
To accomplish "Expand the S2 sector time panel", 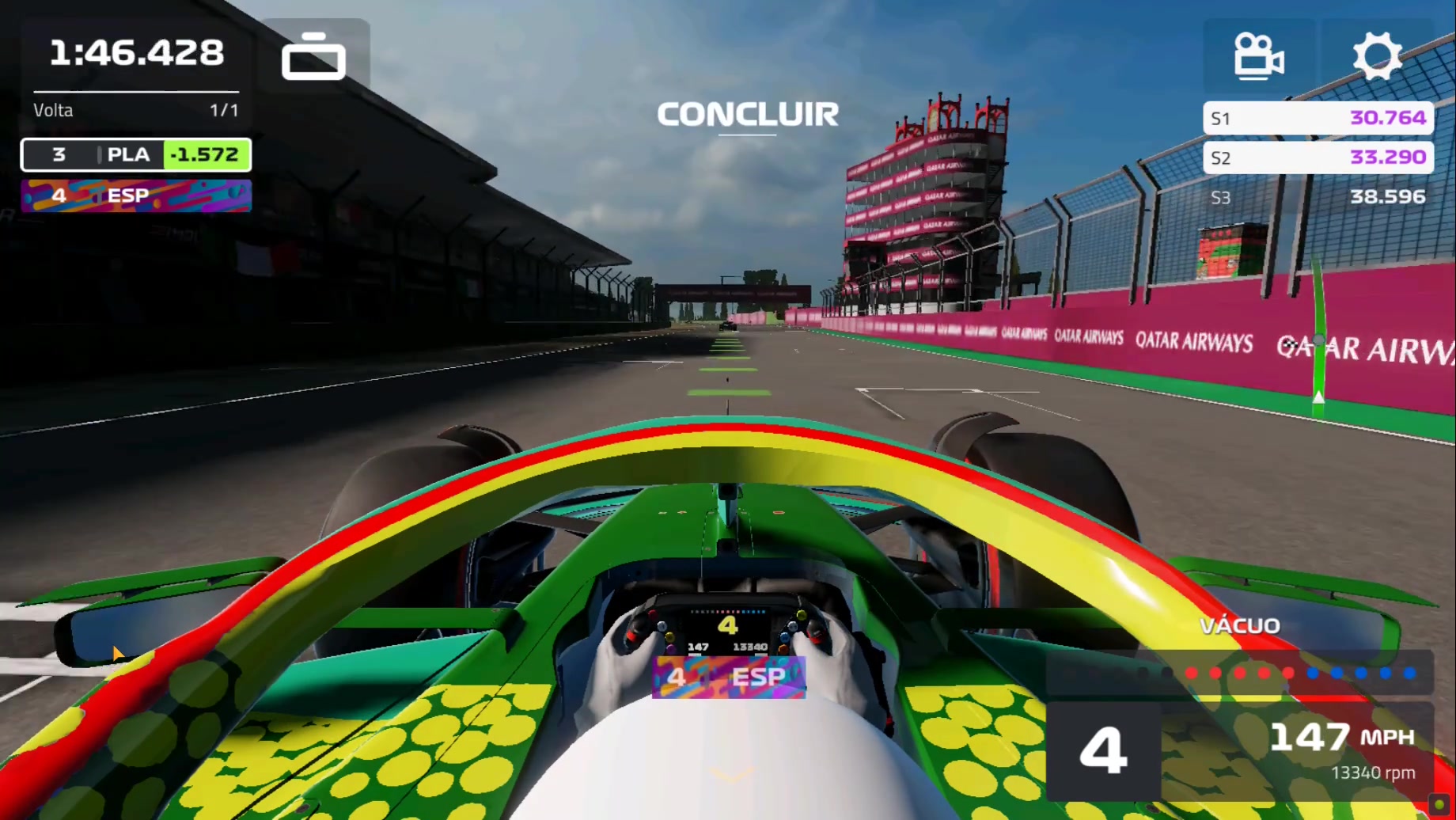I will (1318, 158).
